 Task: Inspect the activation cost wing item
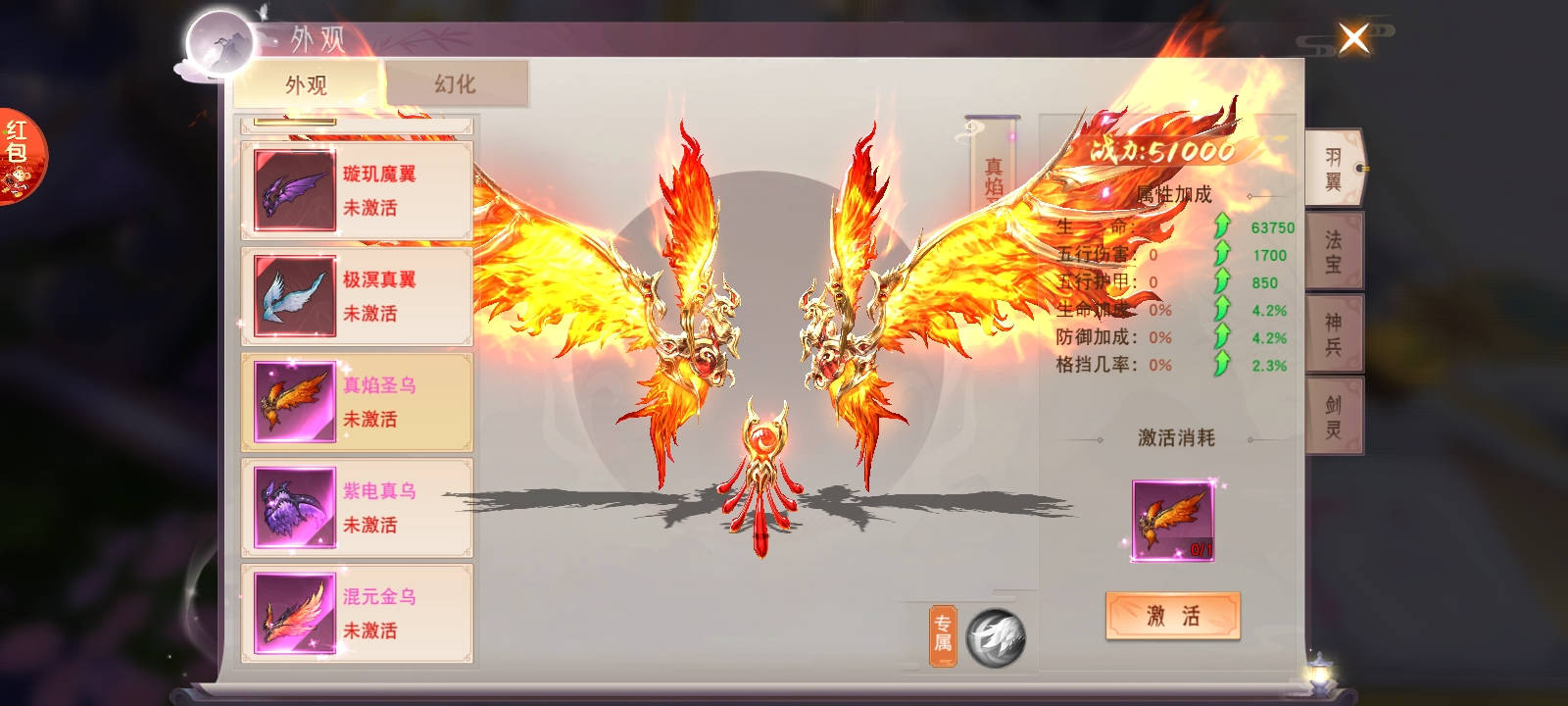pyautogui.click(x=1173, y=521)
